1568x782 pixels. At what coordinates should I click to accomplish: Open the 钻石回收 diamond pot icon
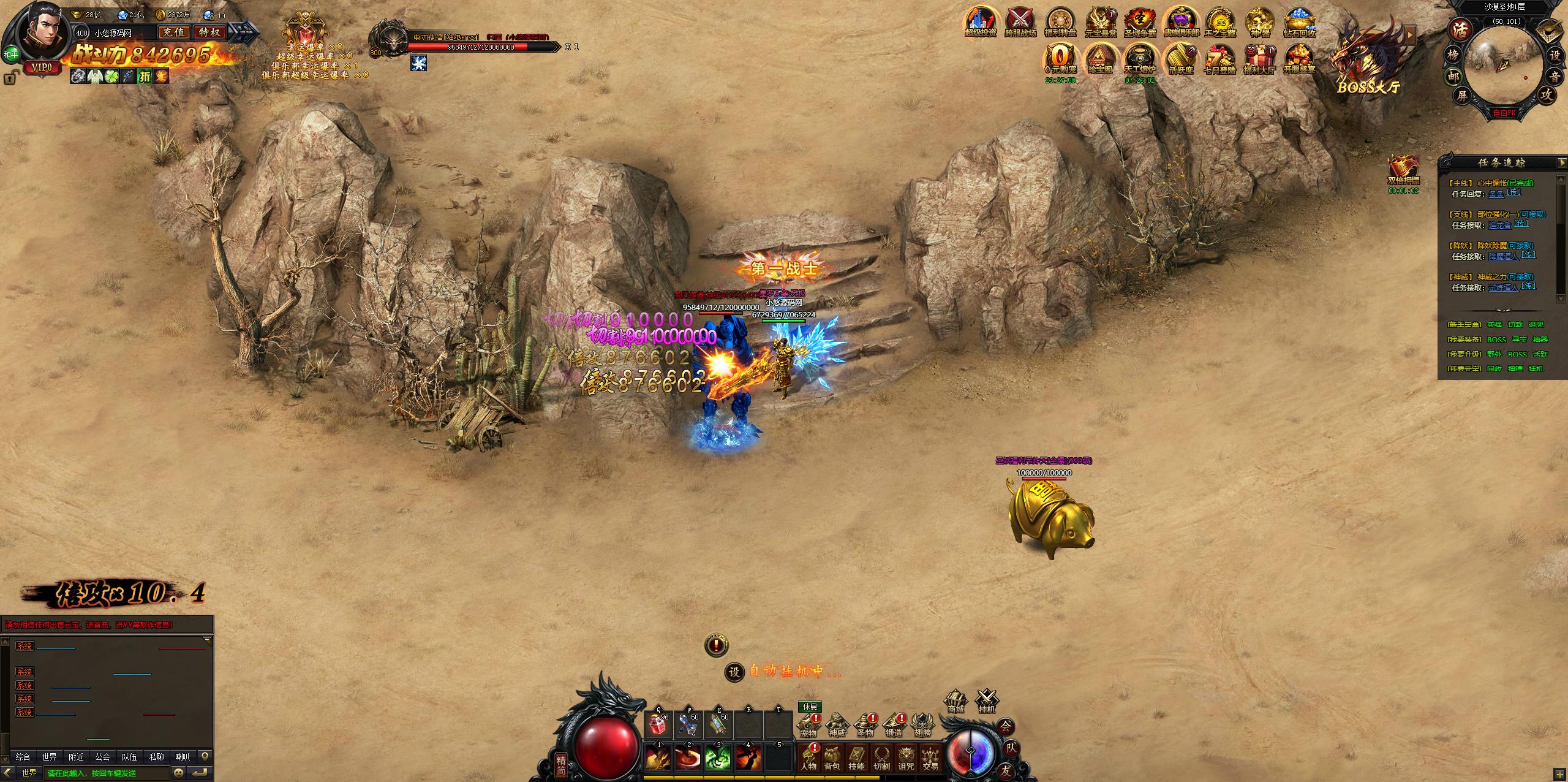pyautogui.click(x=1300, y=22)
